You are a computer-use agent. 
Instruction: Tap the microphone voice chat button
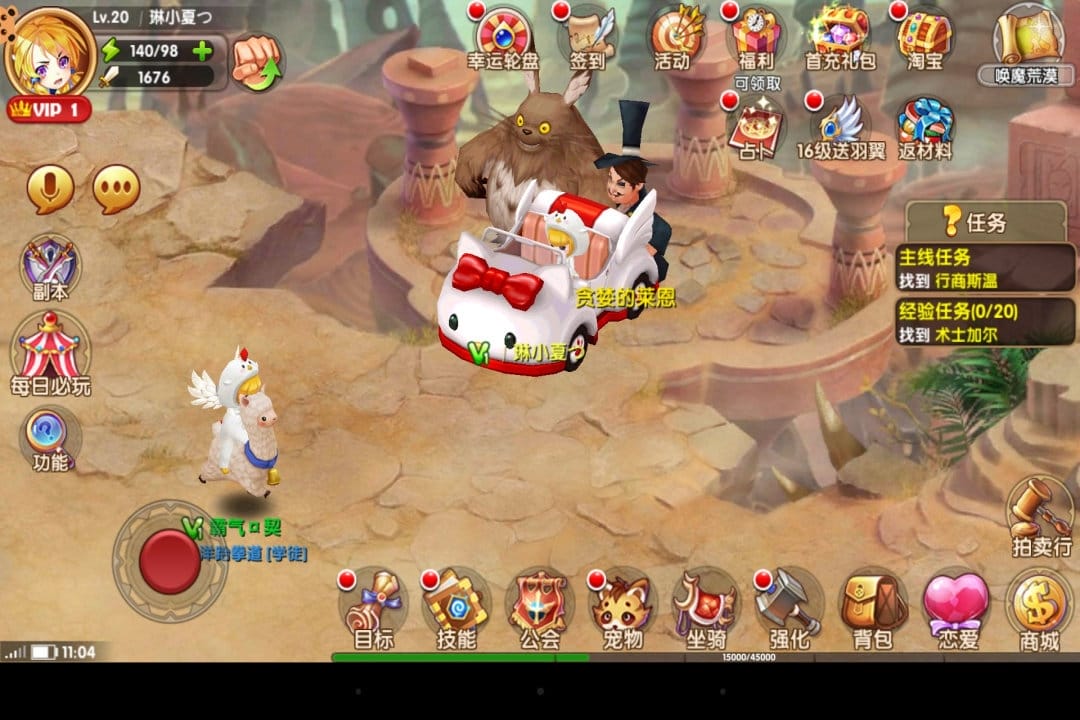(x=50, y=189)
